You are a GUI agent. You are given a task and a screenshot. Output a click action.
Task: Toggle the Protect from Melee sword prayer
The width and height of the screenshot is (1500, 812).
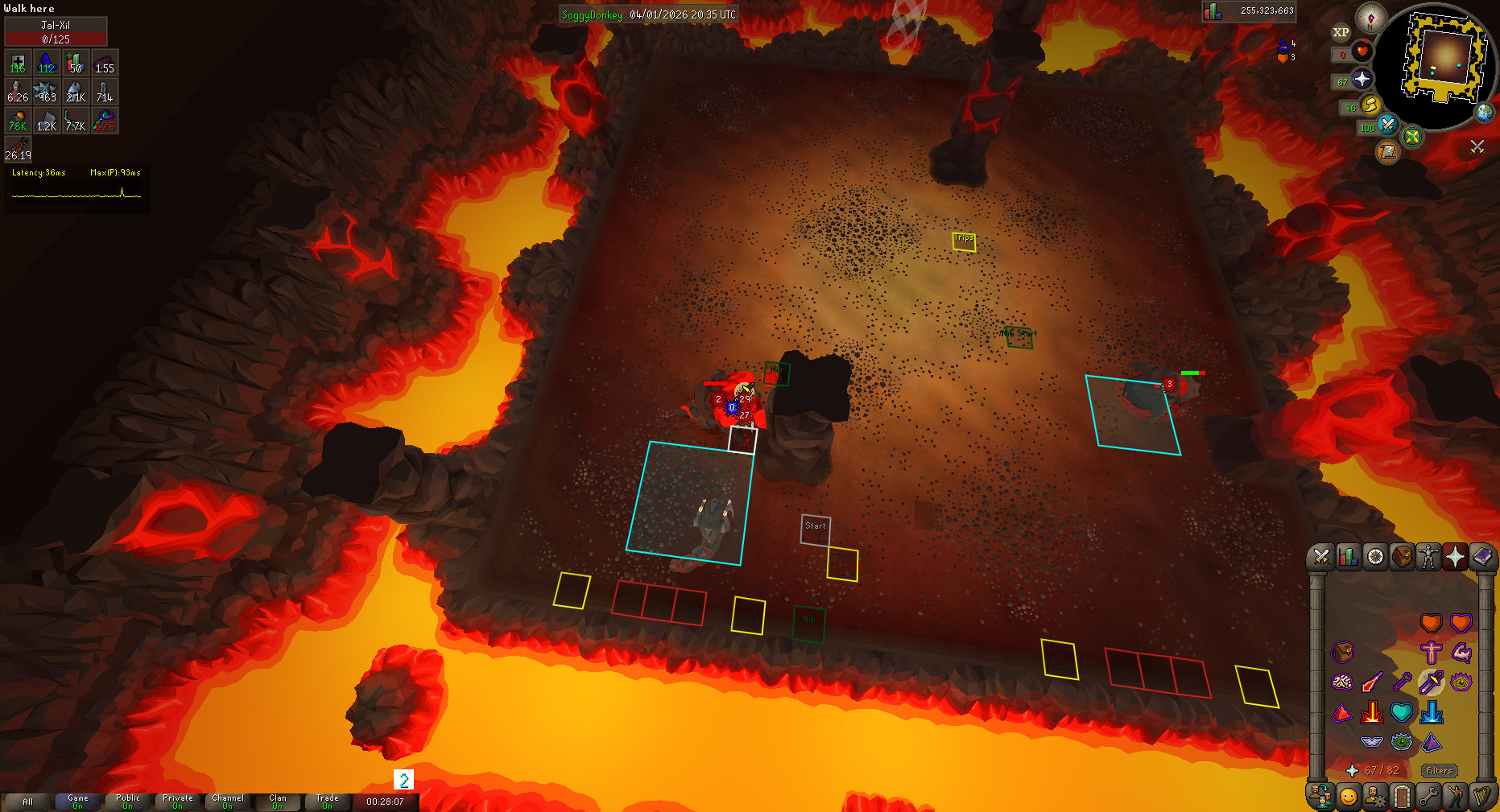tap(1431, 682)
